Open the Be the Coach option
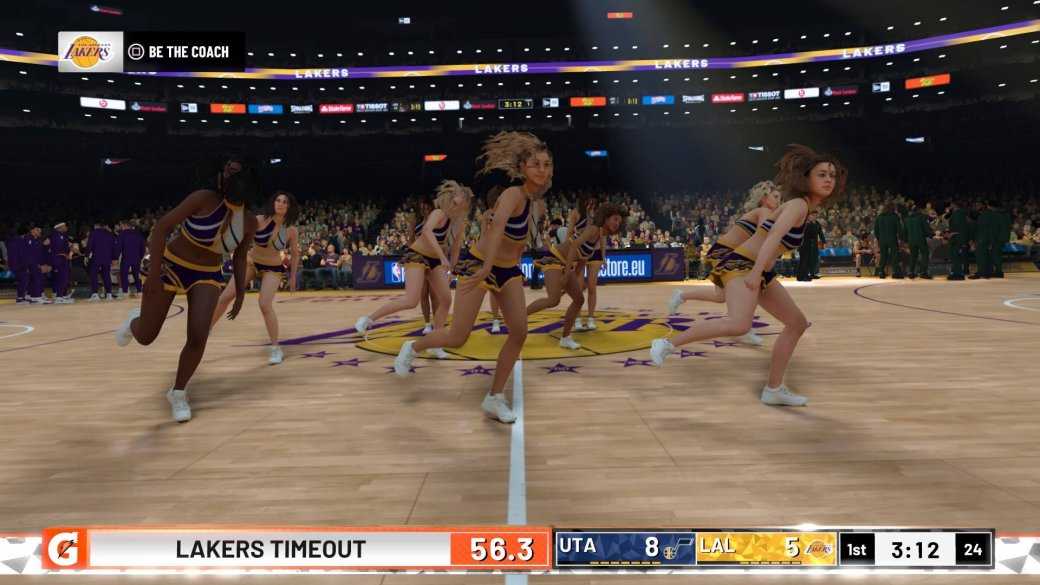 coord(178,52)
